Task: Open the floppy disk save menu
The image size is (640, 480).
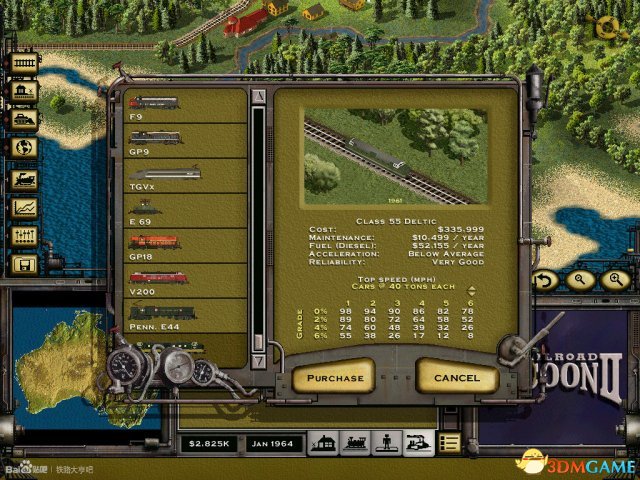Action: (x=24, y=265)
